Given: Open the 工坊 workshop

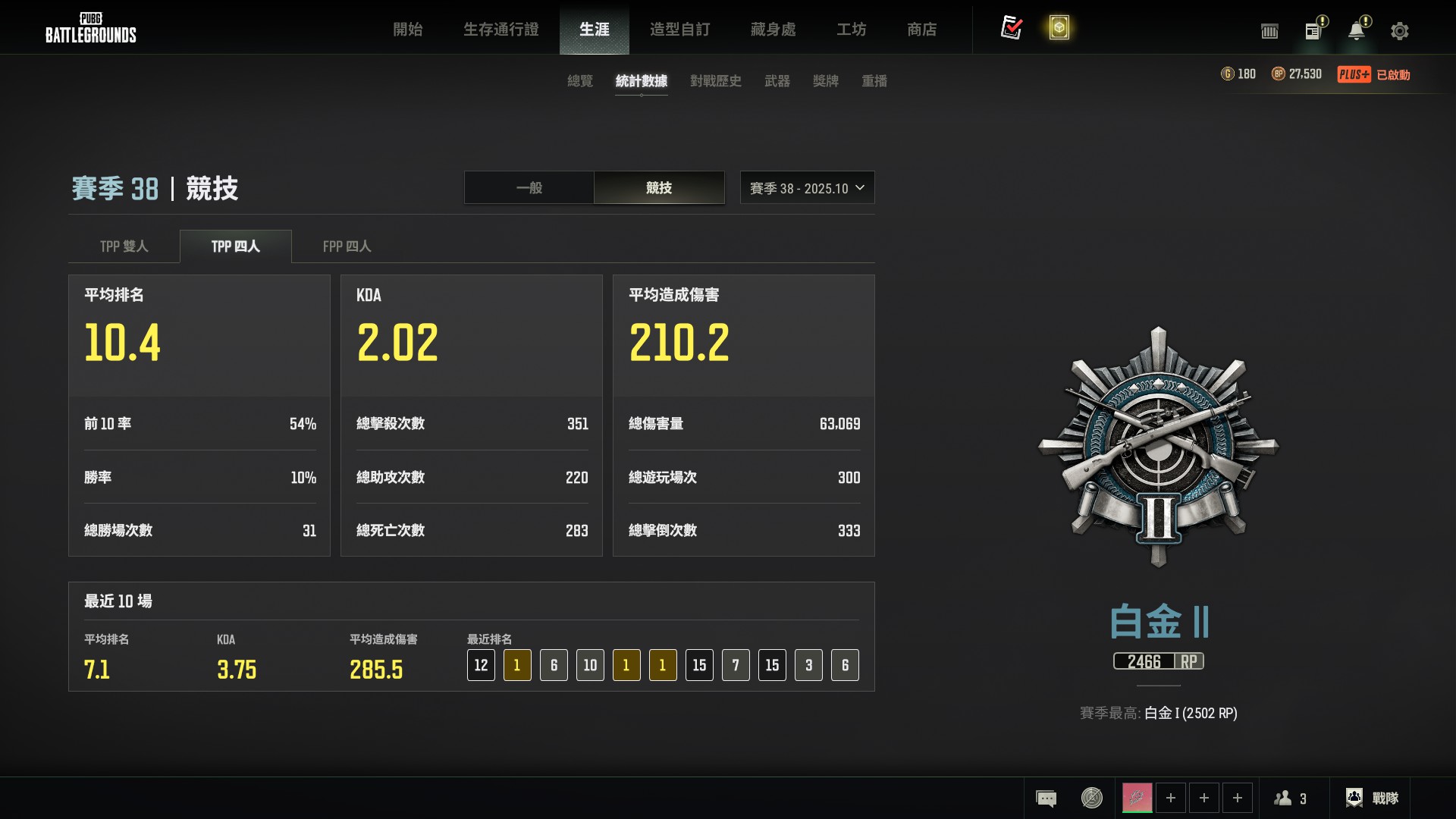Looking at the screenshot, I should 851,30.
